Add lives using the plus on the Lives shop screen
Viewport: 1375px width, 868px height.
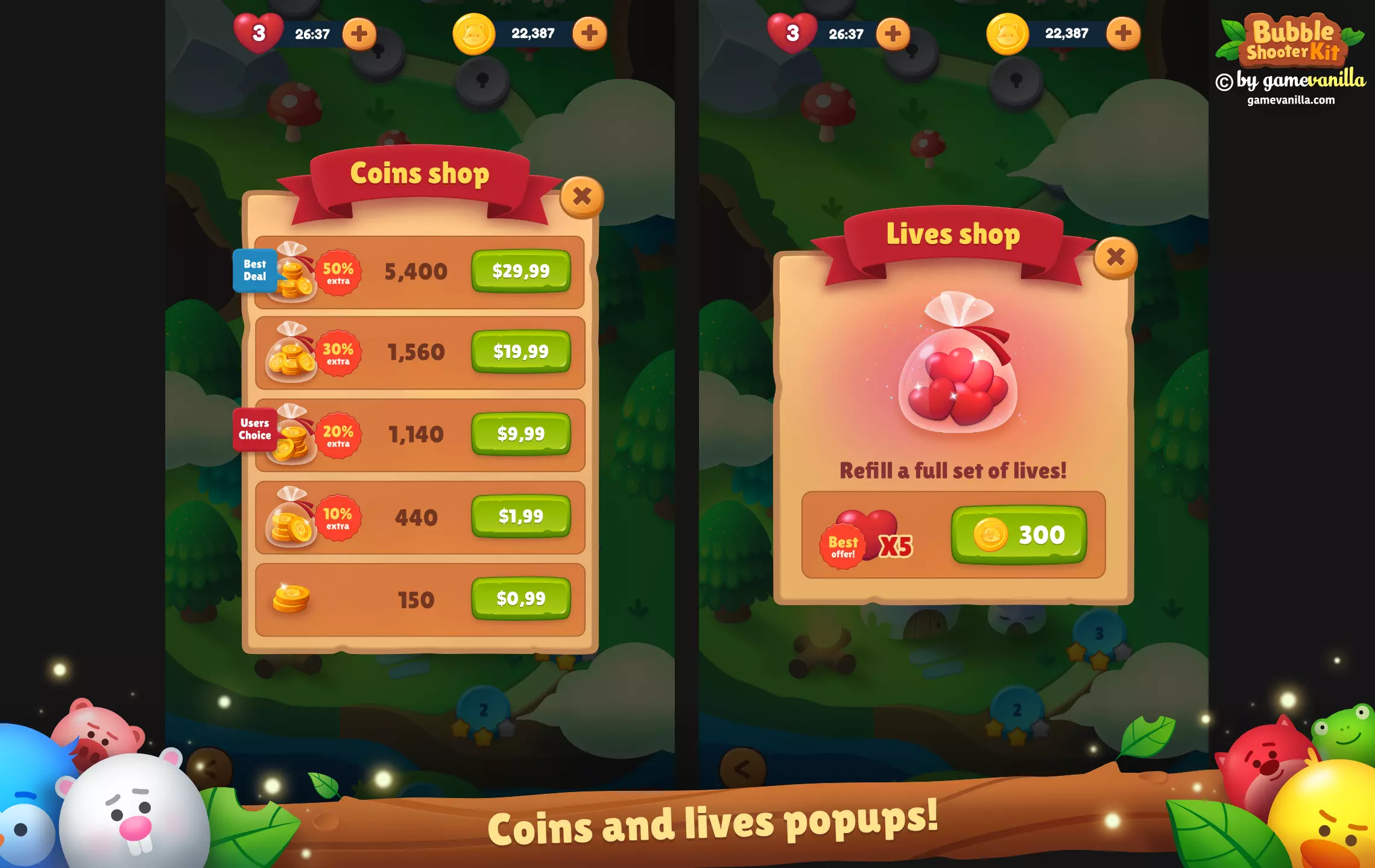(x=893, y=34)
